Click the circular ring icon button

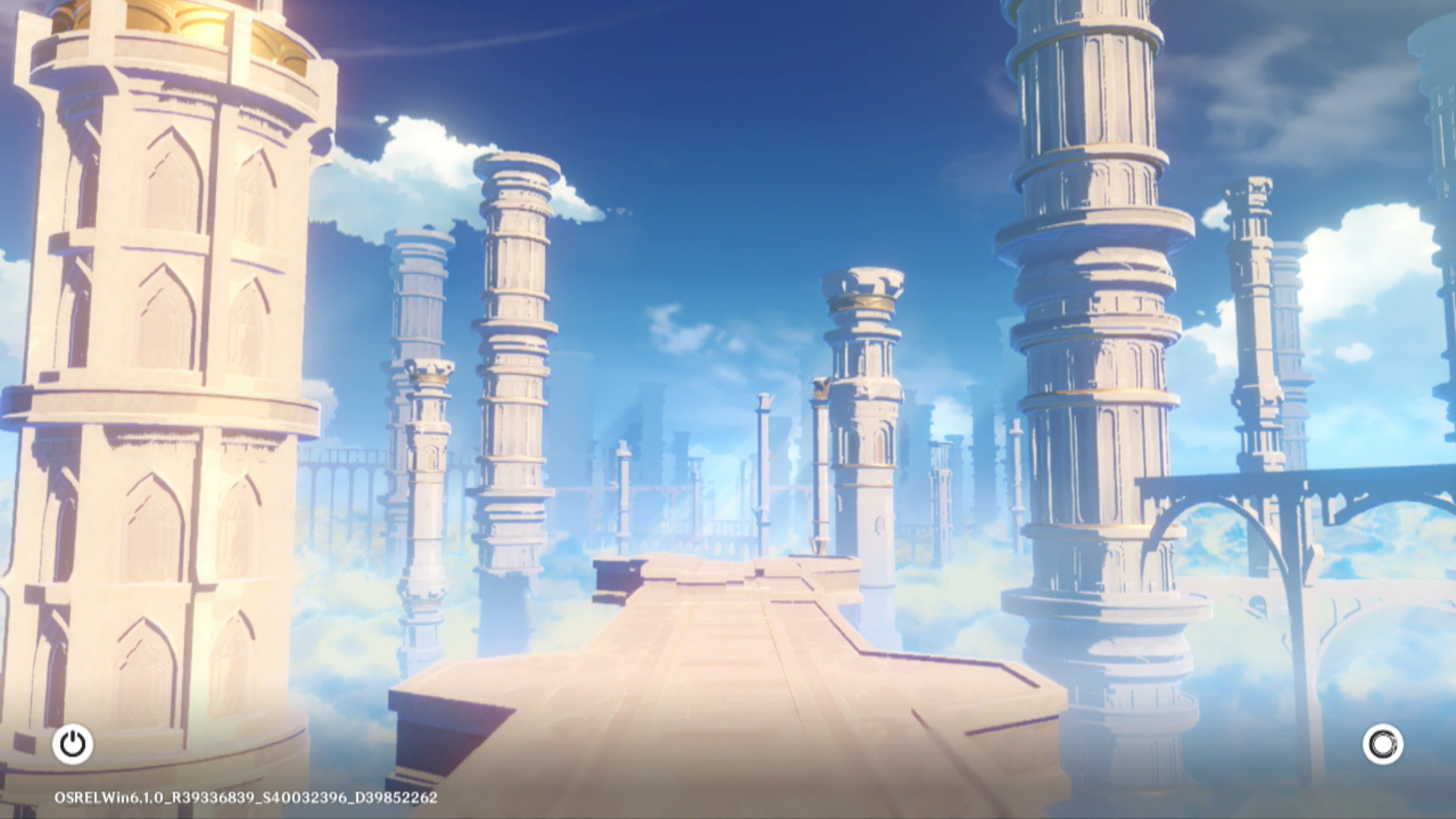click(x=1382, y=744)
